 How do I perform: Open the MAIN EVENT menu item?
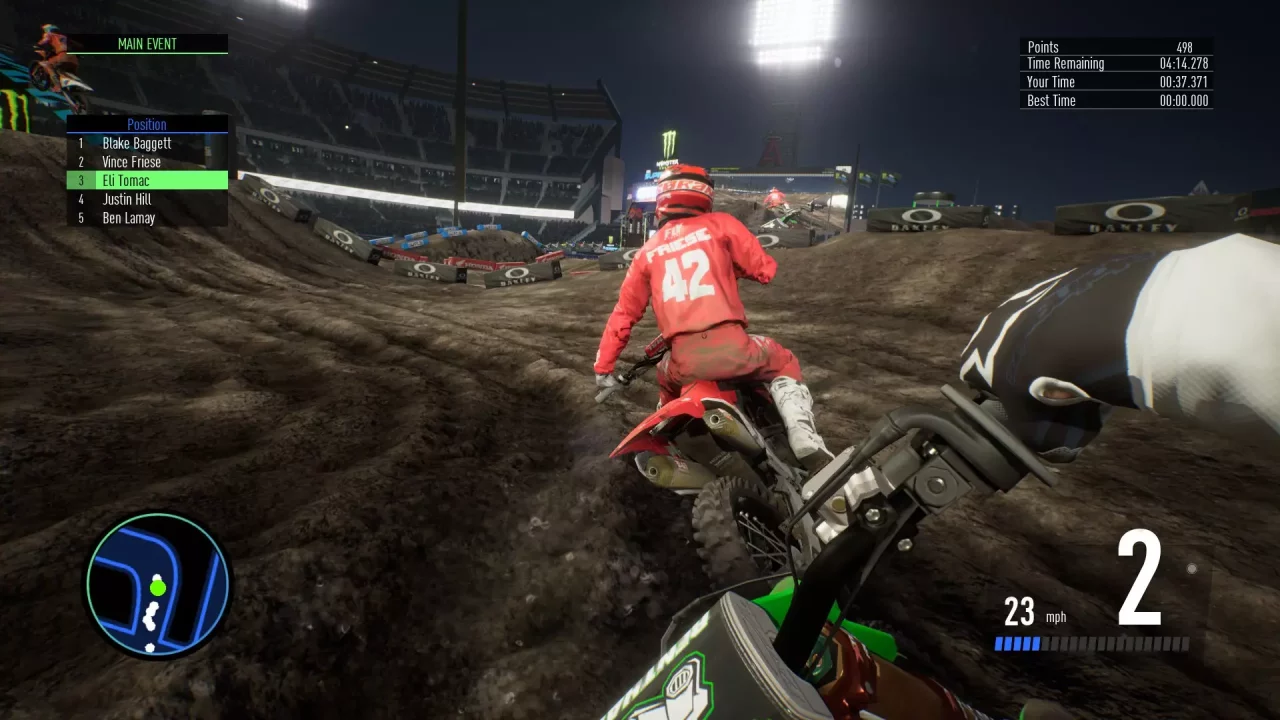point(147,44)
